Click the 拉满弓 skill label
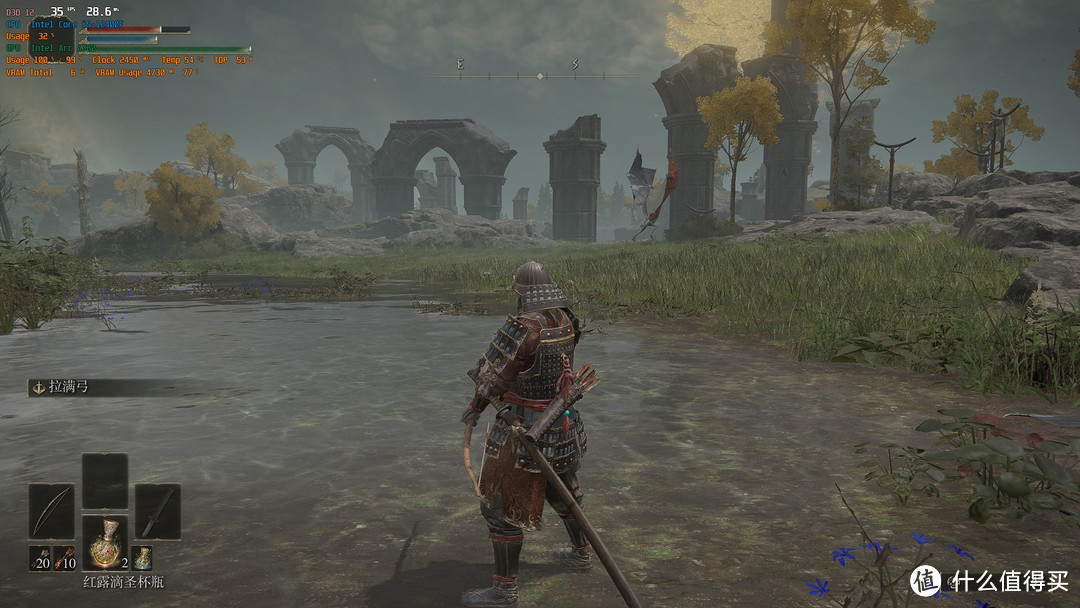Screen dimensions: 1080x608 click(x=68, y=386)
